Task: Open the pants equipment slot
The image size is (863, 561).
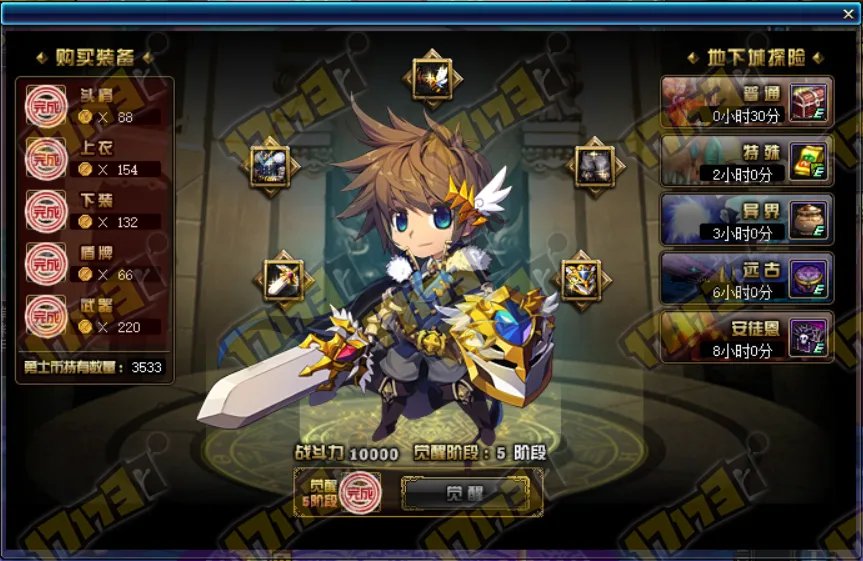Action: coord(598,164)
